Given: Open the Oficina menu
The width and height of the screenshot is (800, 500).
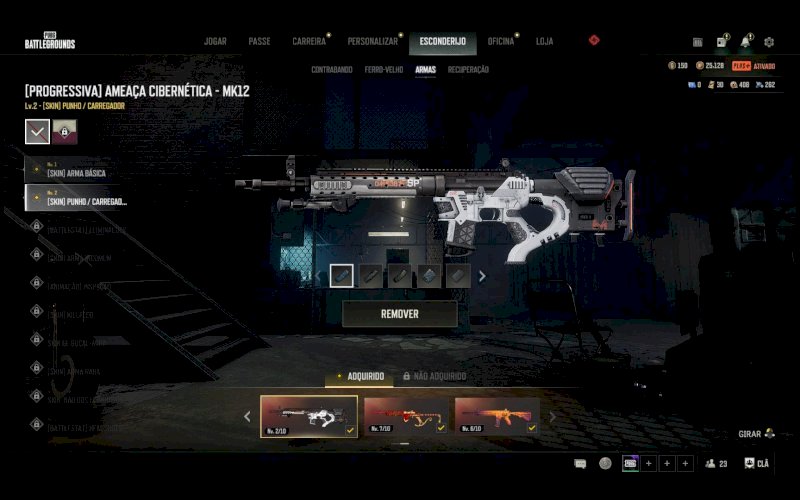Looking at the screenshot, I should (x=500, y=42).
